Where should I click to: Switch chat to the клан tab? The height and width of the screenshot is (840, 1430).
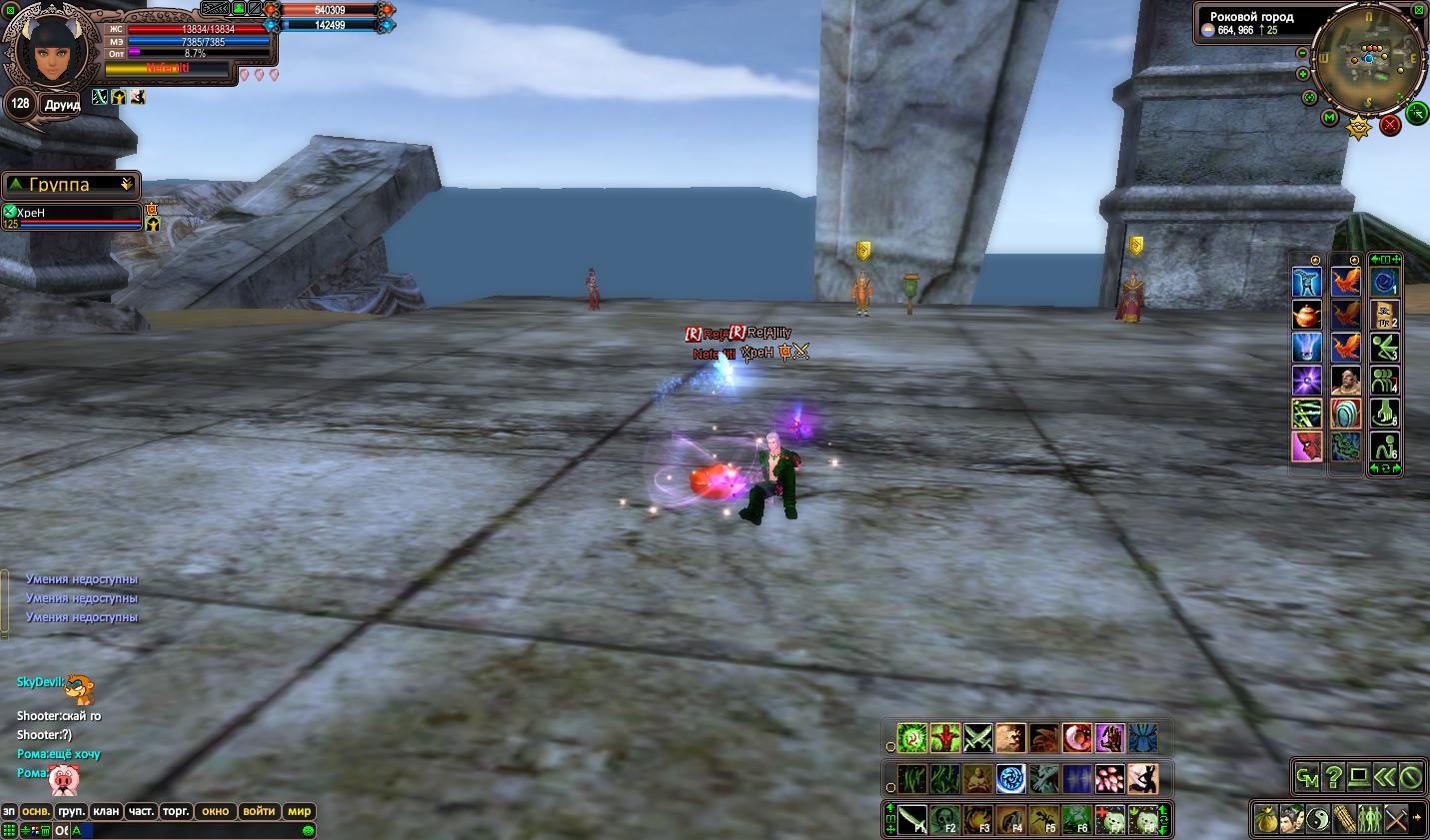[106, 811]
